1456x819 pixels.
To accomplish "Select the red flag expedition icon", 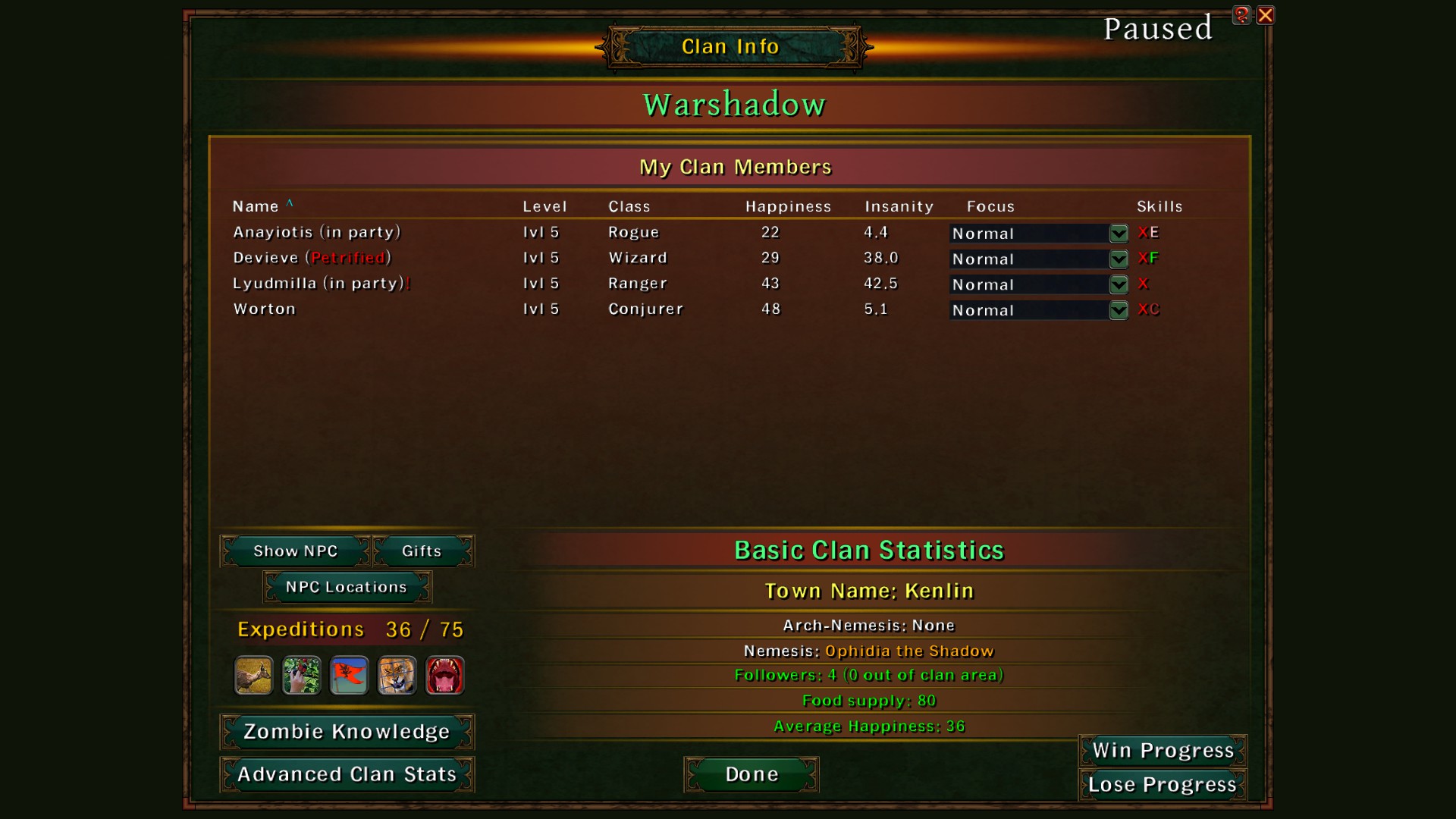I will (349, 676).
